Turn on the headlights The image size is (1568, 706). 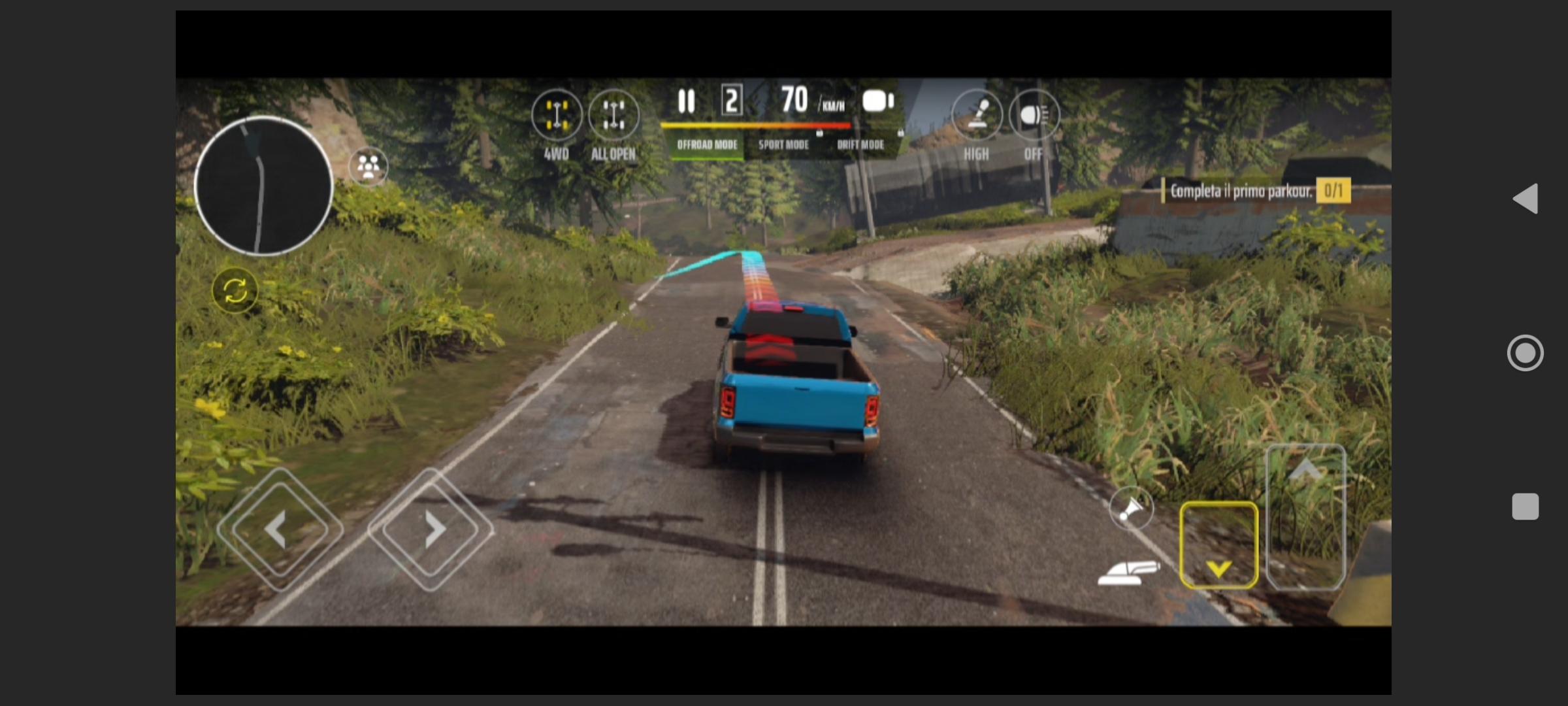click(x=1034, y=116)
